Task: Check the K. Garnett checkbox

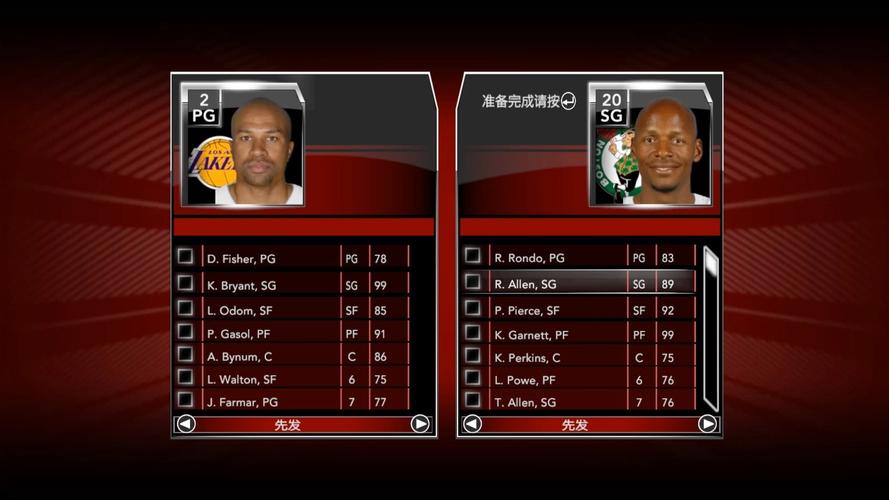Action: (473, 332)
